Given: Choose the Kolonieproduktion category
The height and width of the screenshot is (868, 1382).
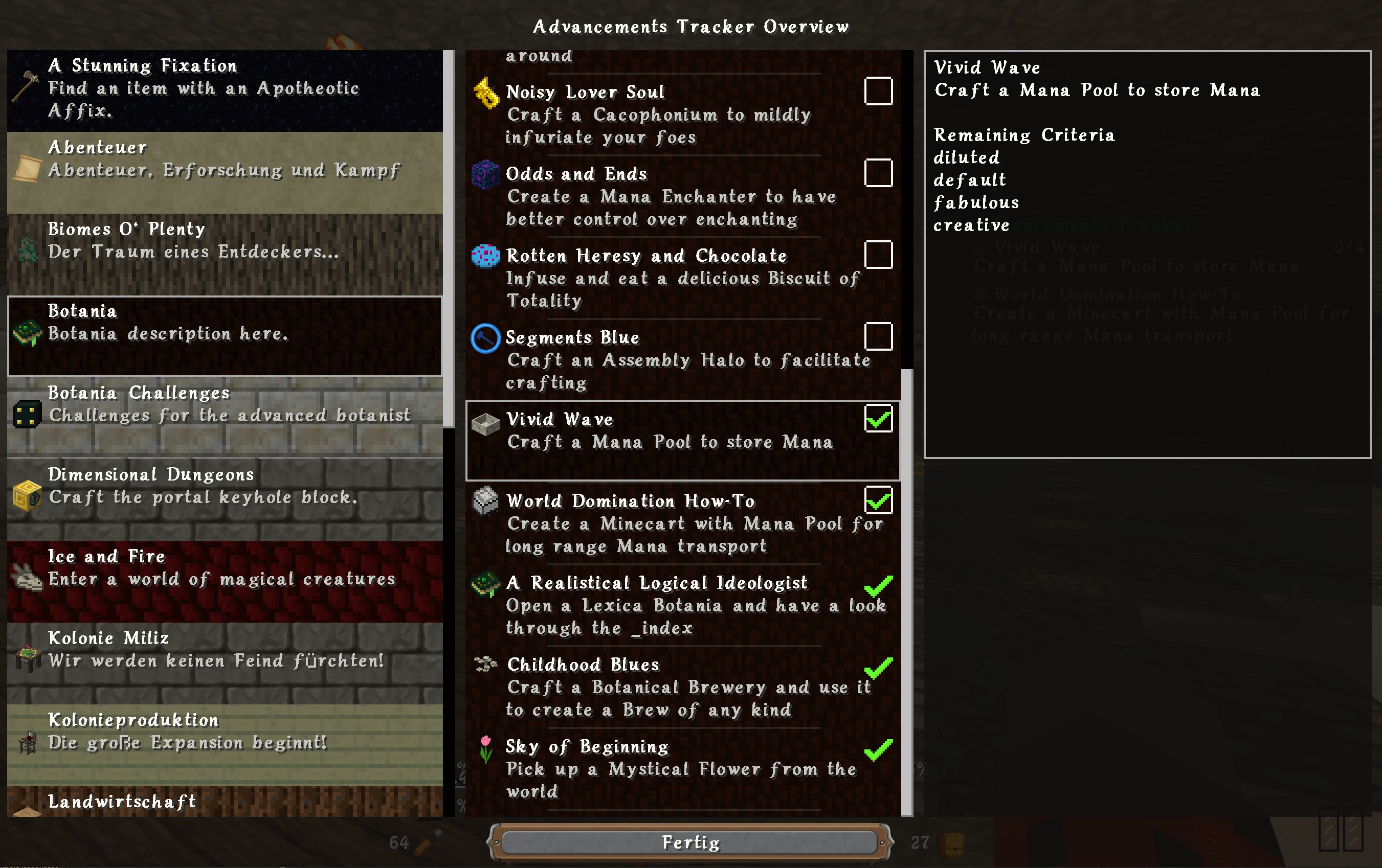Looking at the screenshot, I should click(x=225, y=744).
